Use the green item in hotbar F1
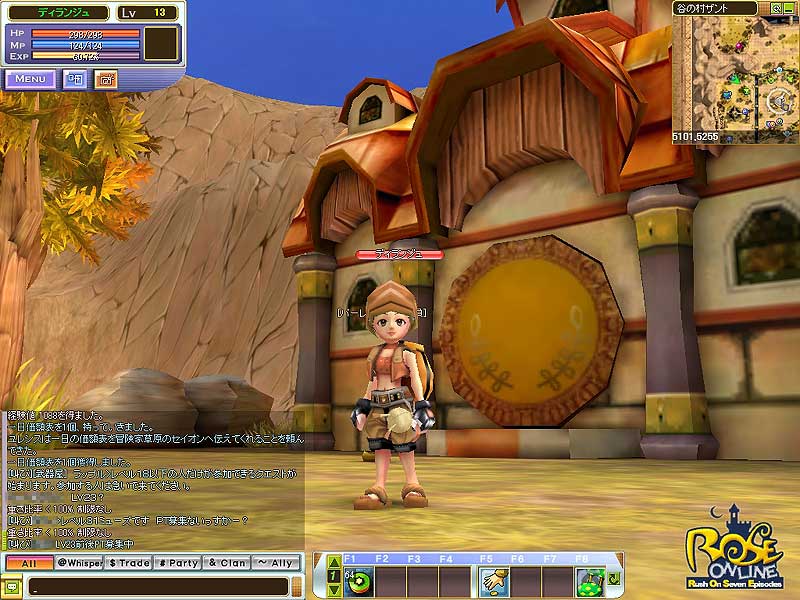Image resolution: width=800 pixels, height=600 pixels. [357, 580]
